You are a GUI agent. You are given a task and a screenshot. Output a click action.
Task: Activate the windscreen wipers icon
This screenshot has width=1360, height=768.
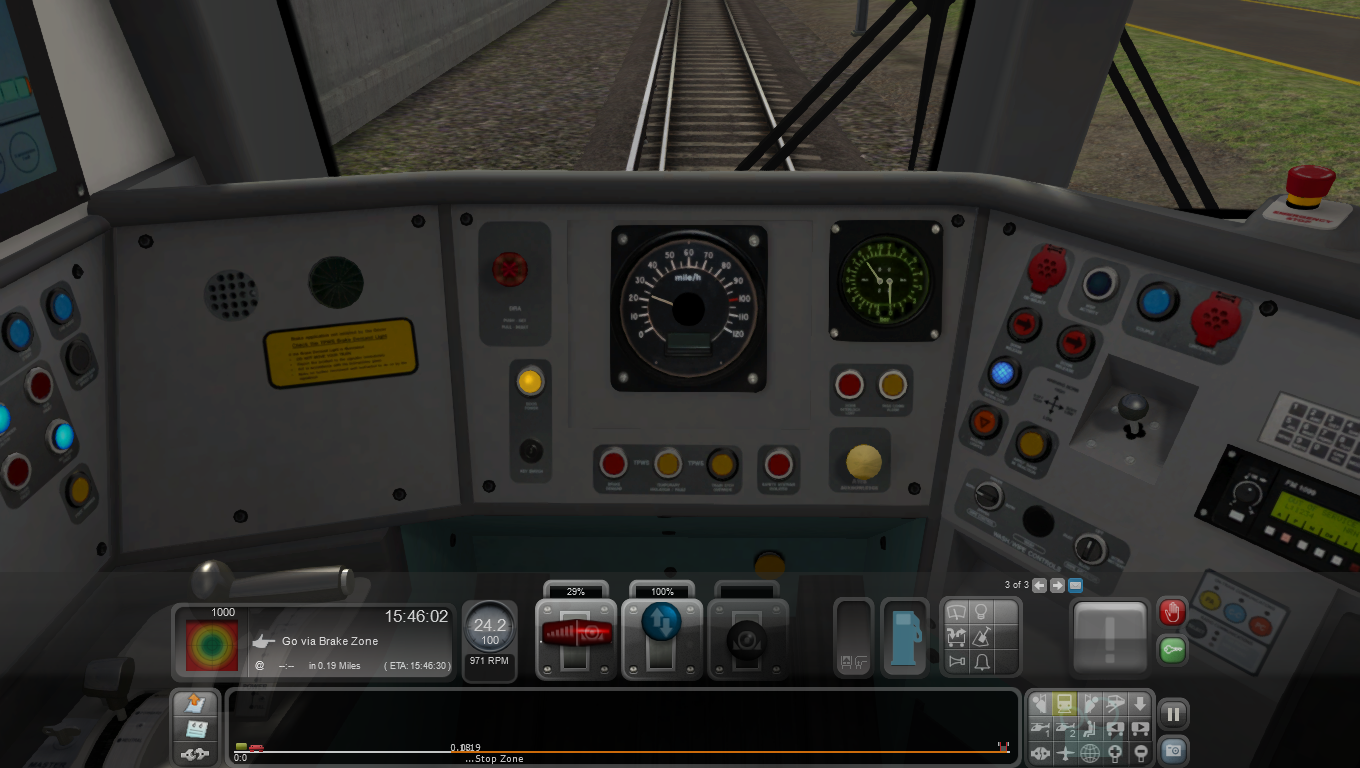tap(956, 611)
